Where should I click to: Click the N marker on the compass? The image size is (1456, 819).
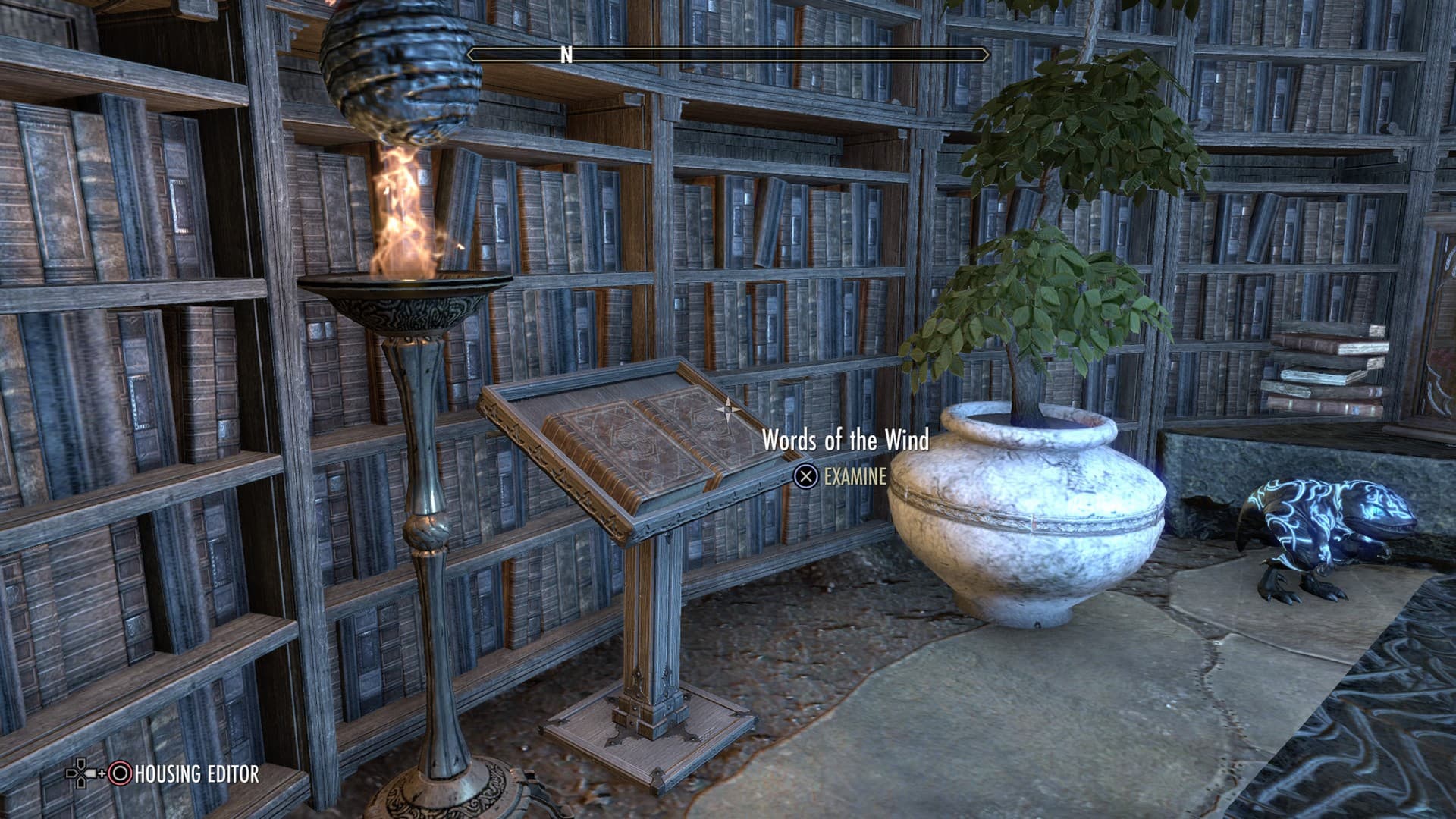(564, 55)
